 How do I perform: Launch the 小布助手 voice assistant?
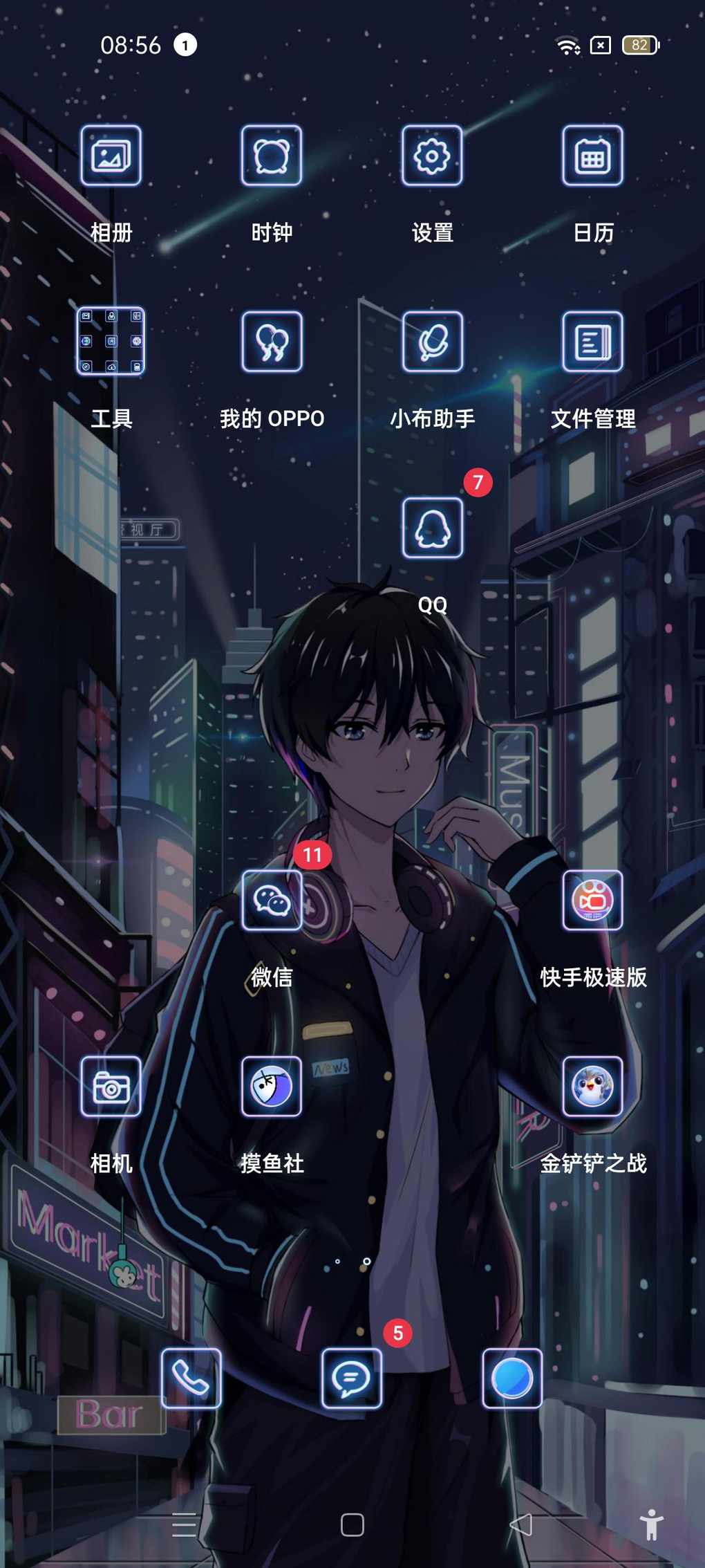432,341
